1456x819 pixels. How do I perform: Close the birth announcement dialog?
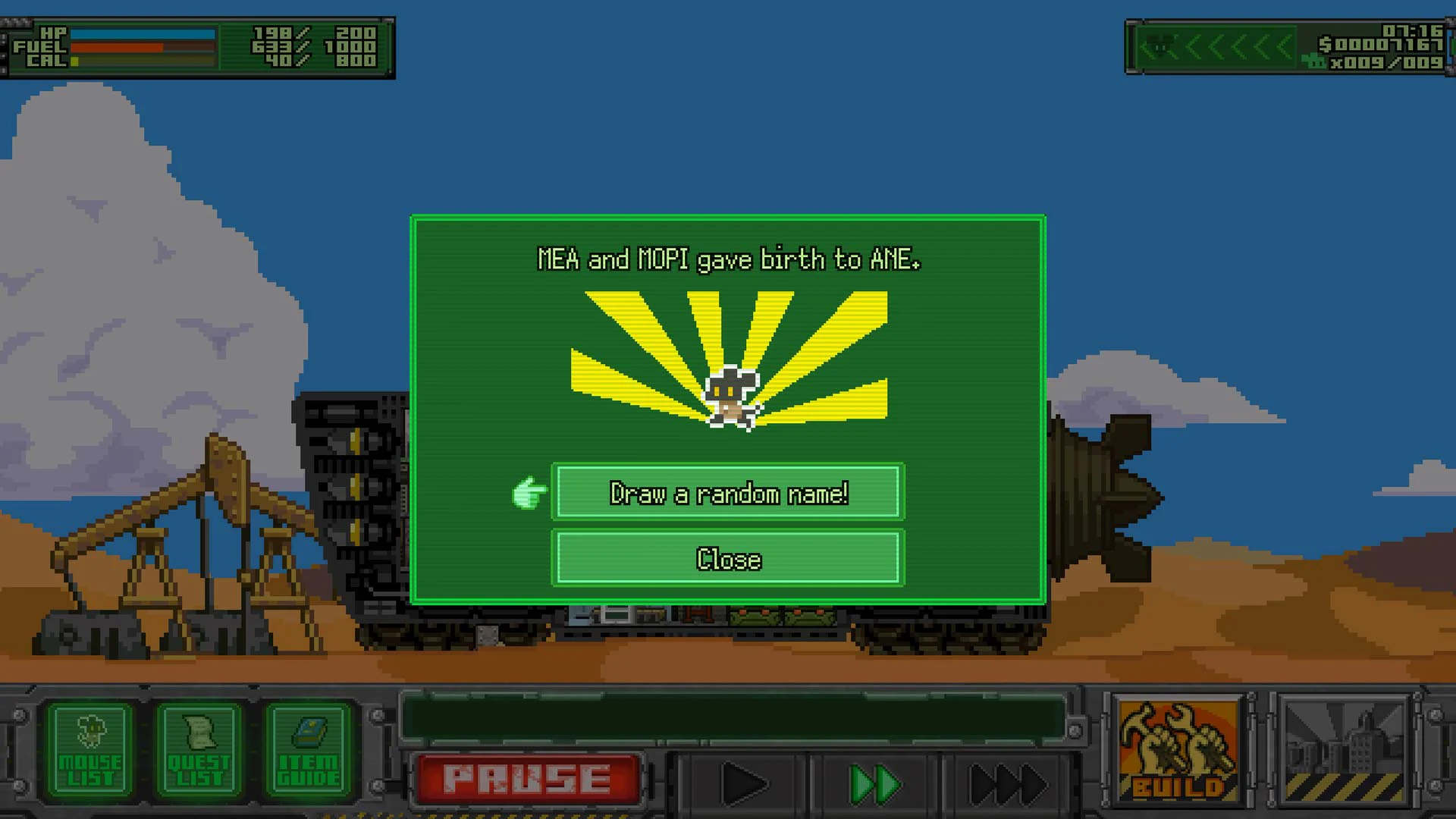729,560
